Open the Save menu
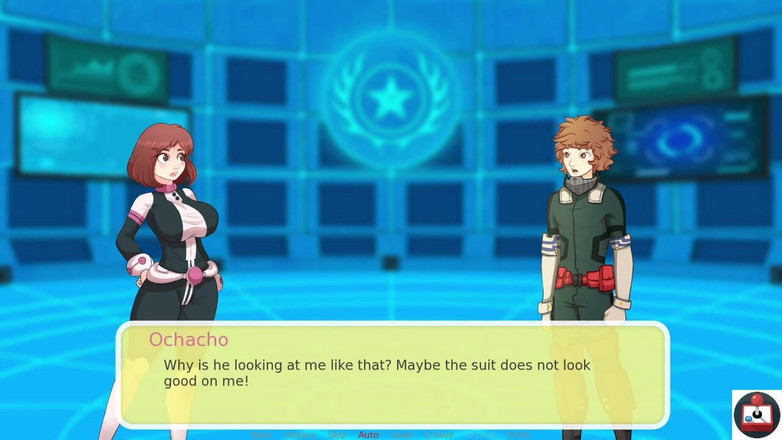782x440 pixels. 401,435
